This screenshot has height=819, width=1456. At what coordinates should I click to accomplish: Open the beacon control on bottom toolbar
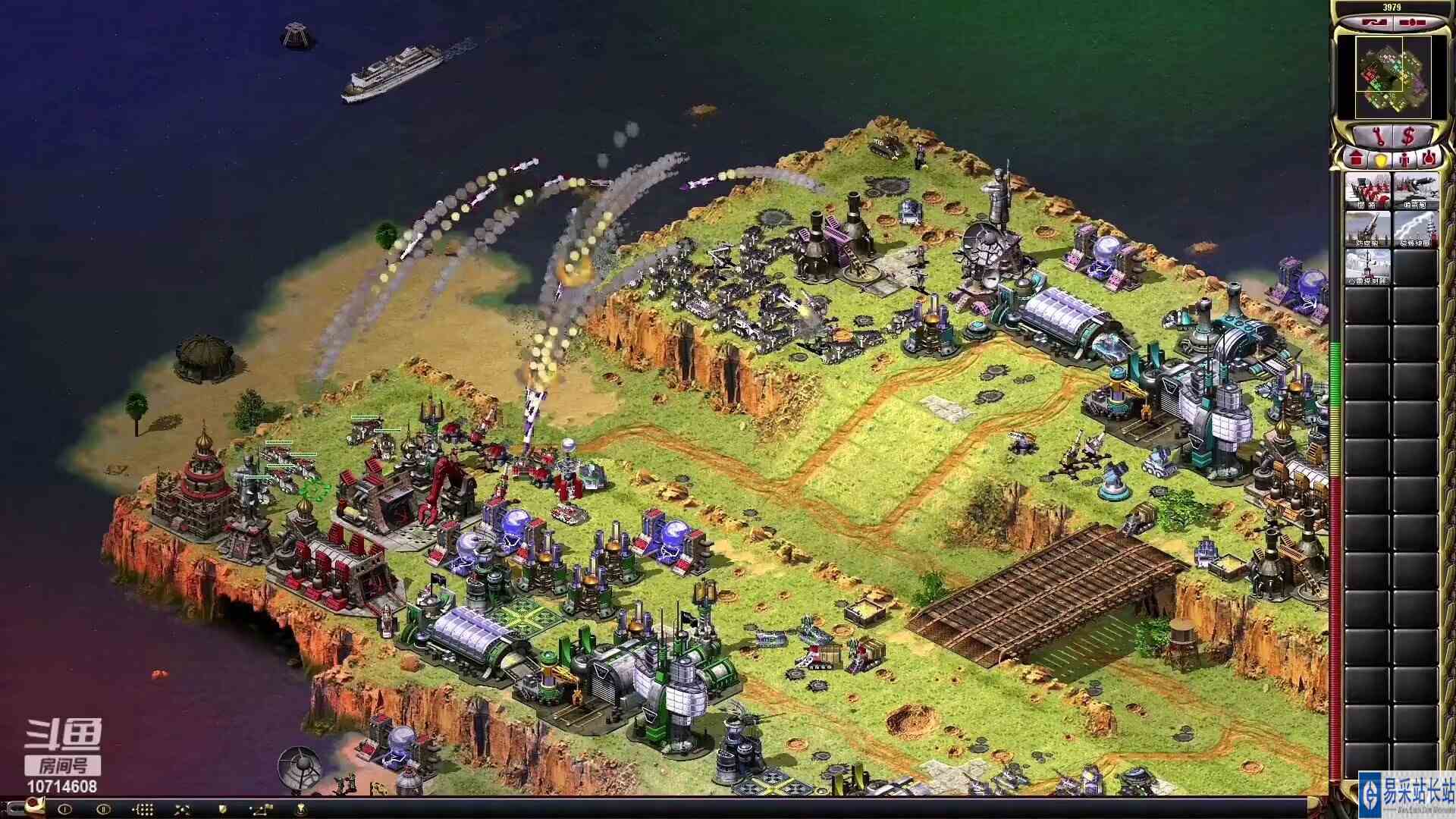pyautogui.click(x=301, y=808)
